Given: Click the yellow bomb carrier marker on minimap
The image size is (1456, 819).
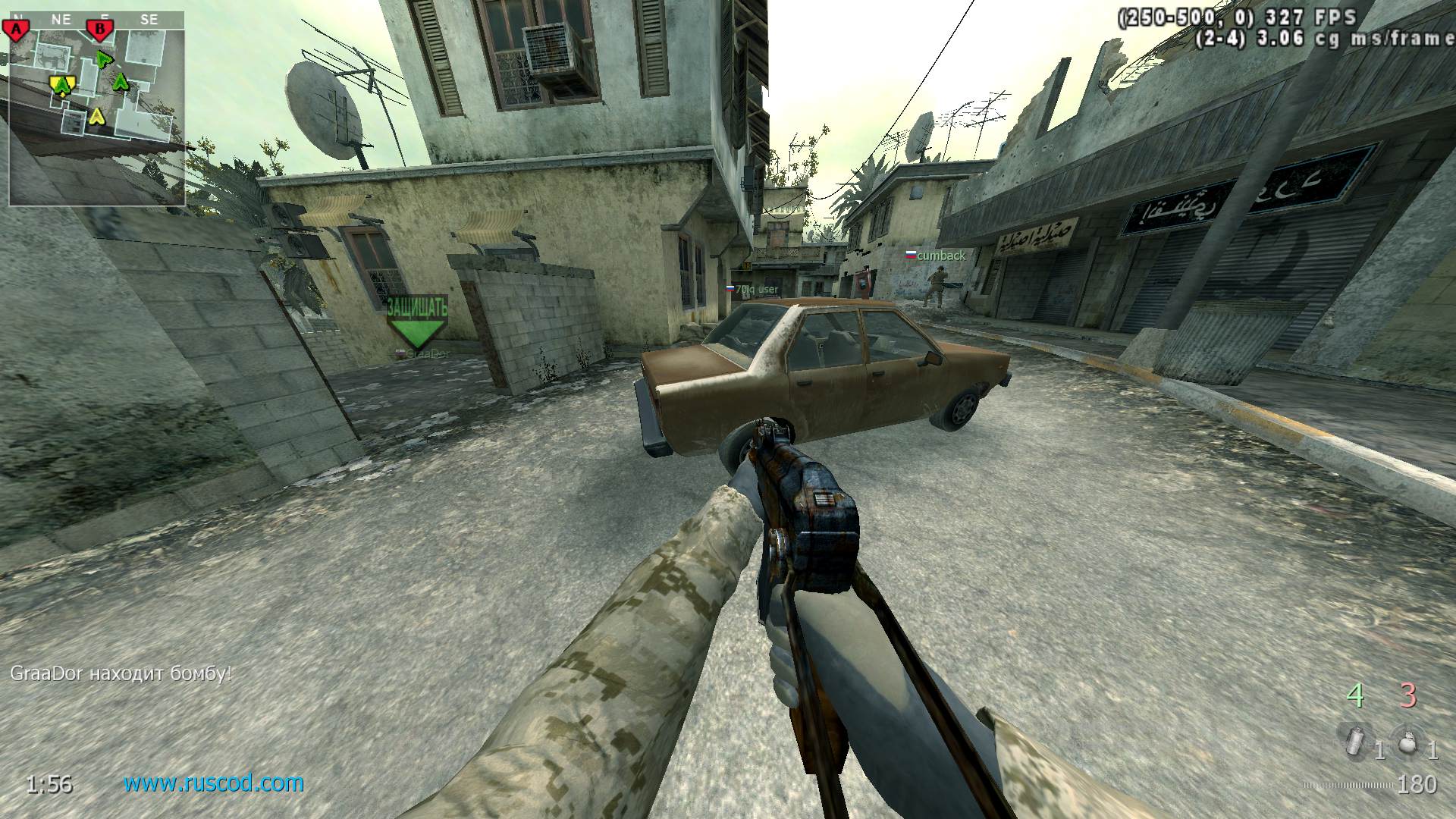Looking at the screenshot, I should 61,84.
